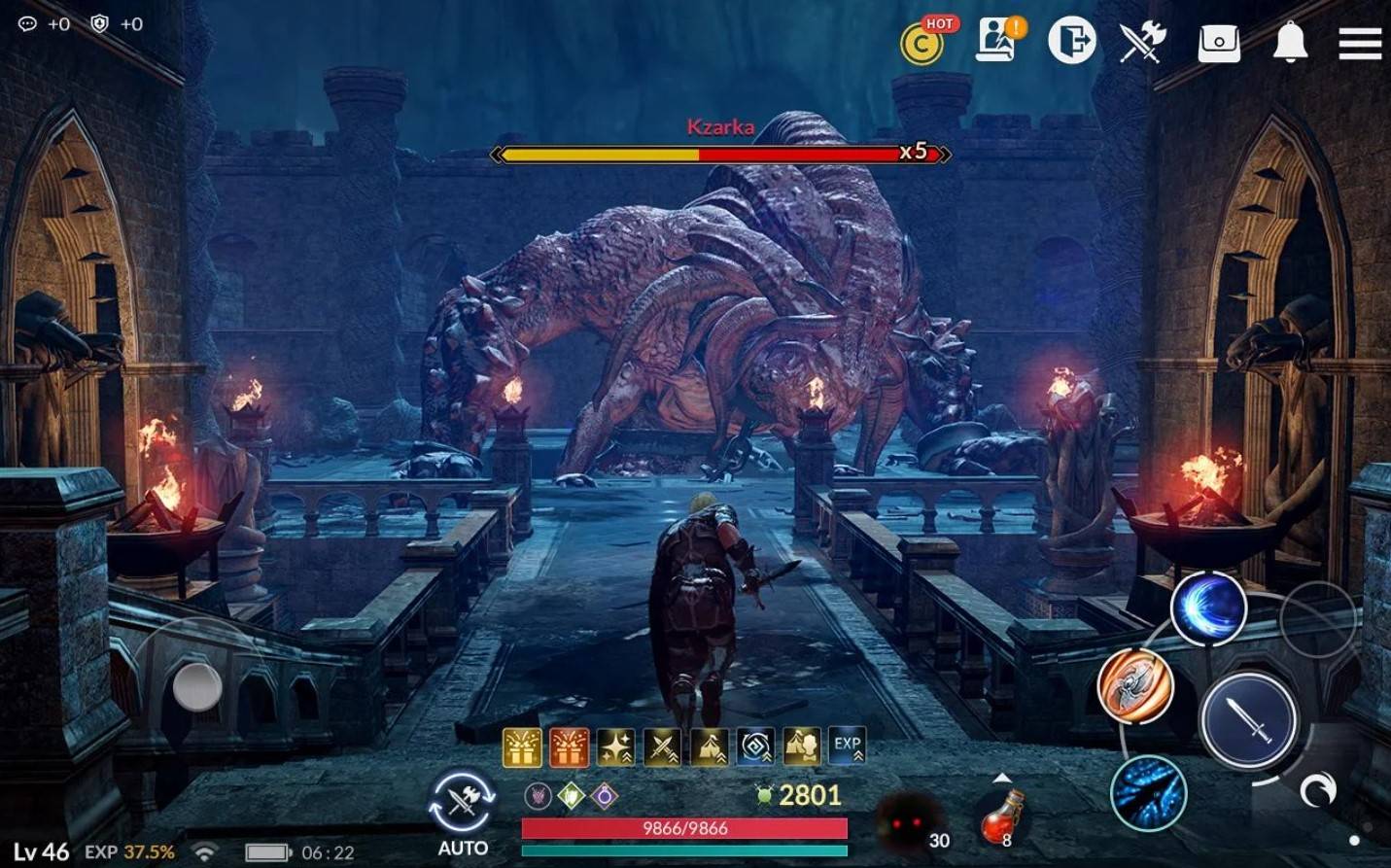This screenshot has height=868, width=1391.
Task: Open the EXP boost panel with chevrons
Action: pyautogui.click(x=845, y=744)
